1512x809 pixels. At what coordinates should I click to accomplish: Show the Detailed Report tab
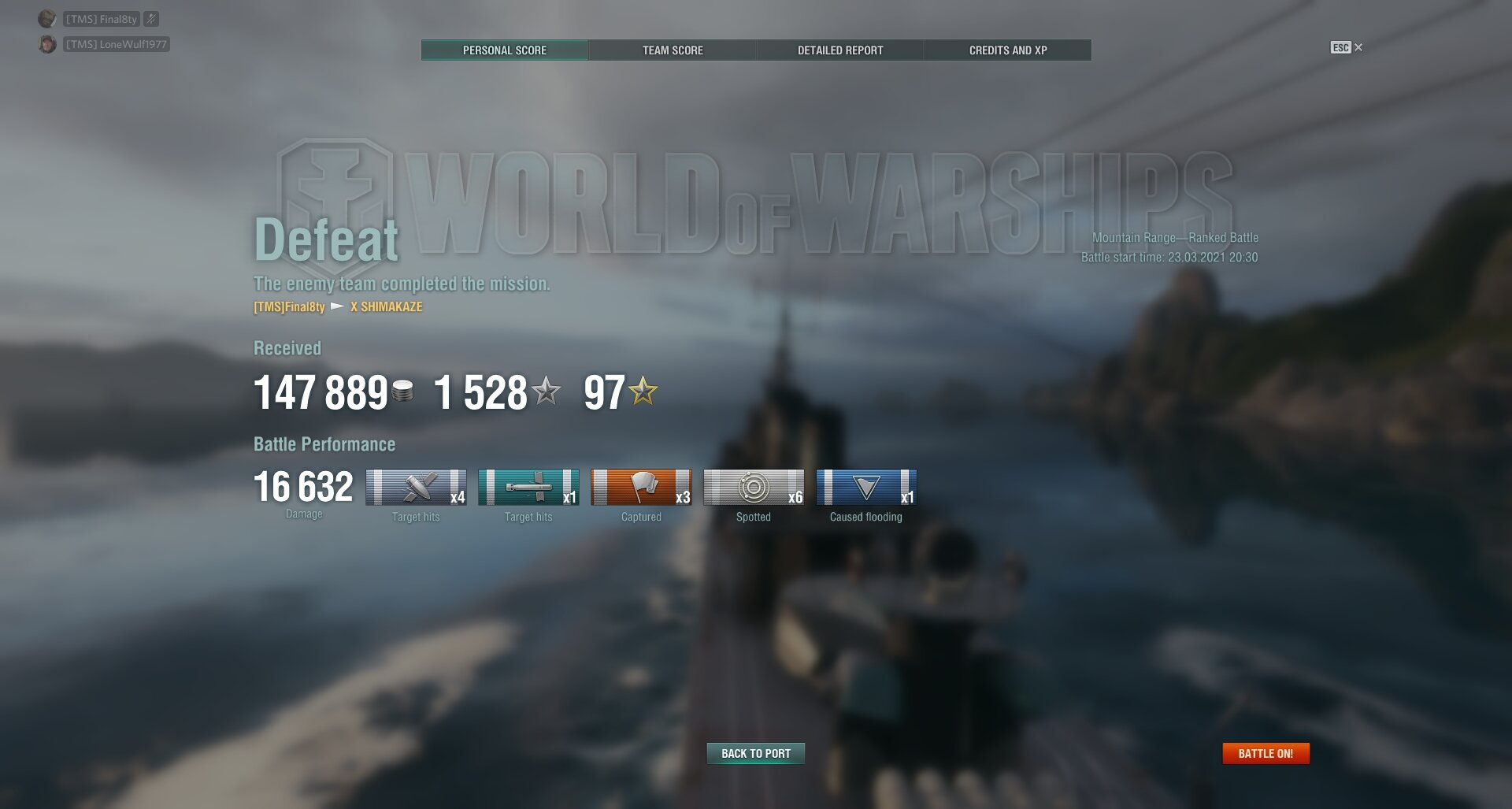[x=840, y=50]
